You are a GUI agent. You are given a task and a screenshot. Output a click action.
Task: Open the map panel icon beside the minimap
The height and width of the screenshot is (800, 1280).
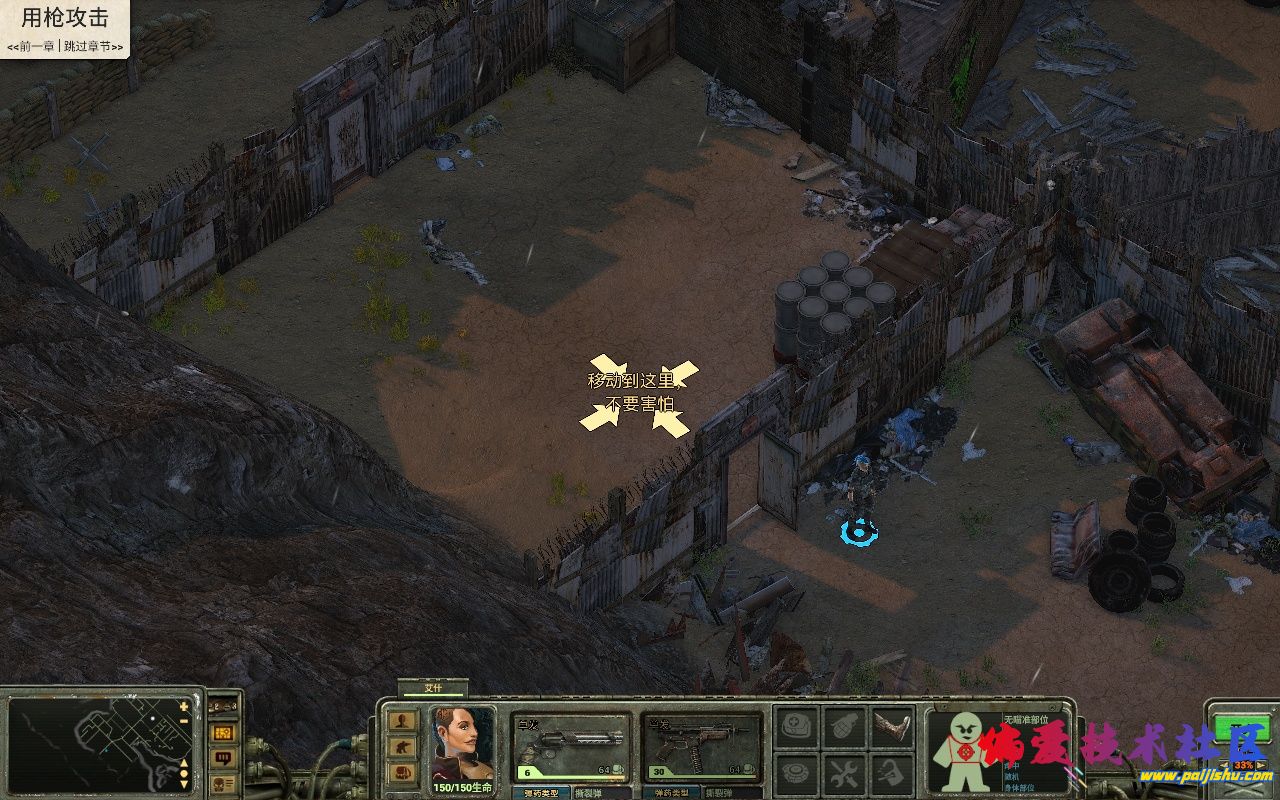pos(222,733)
